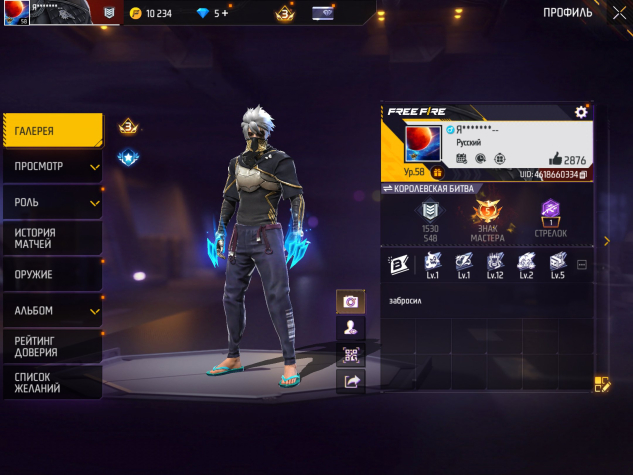Open Список желаний
Viewport: 633px width, 475px height.
(x=51, y=382)
